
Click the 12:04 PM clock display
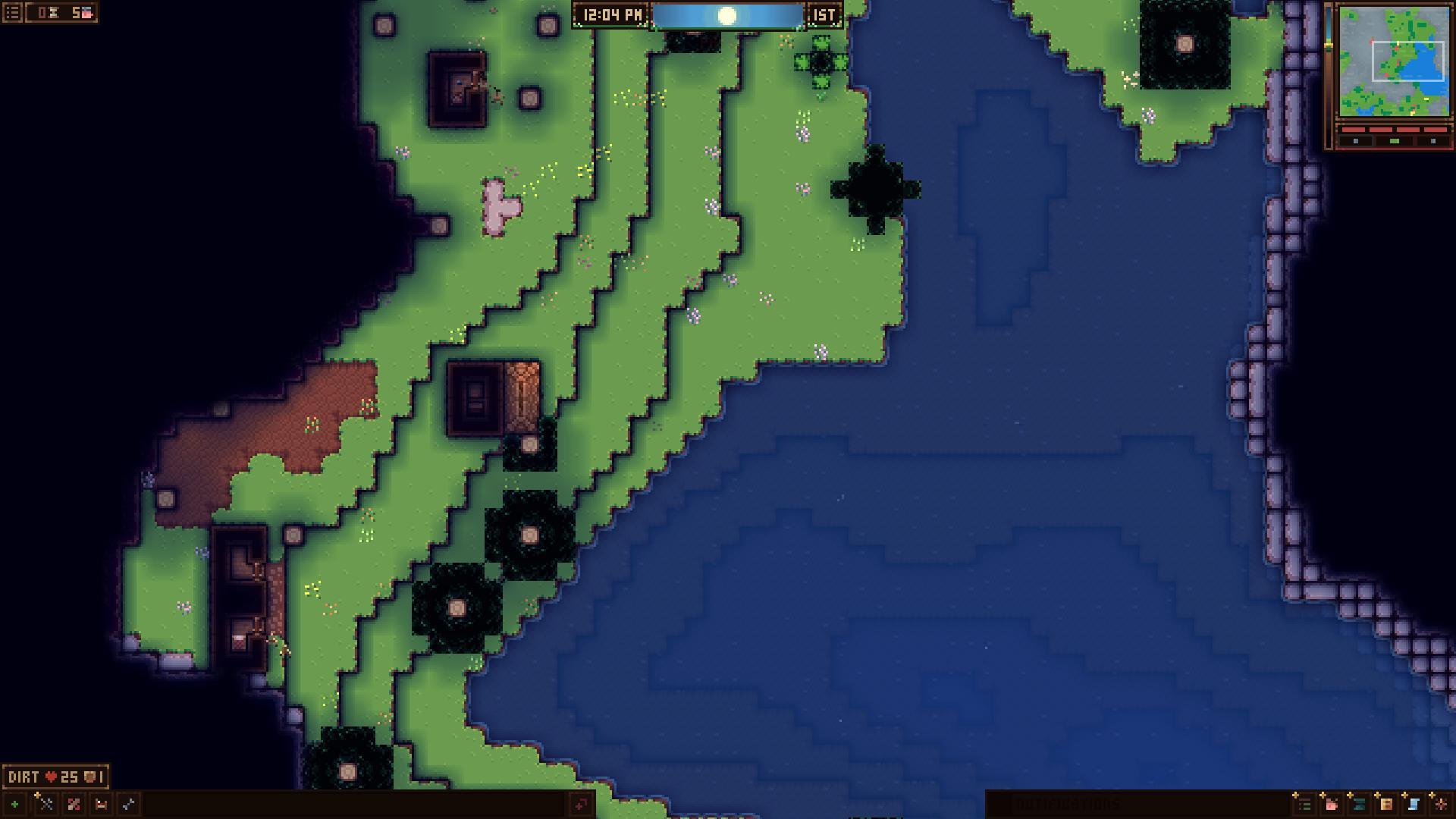point(610,13)
